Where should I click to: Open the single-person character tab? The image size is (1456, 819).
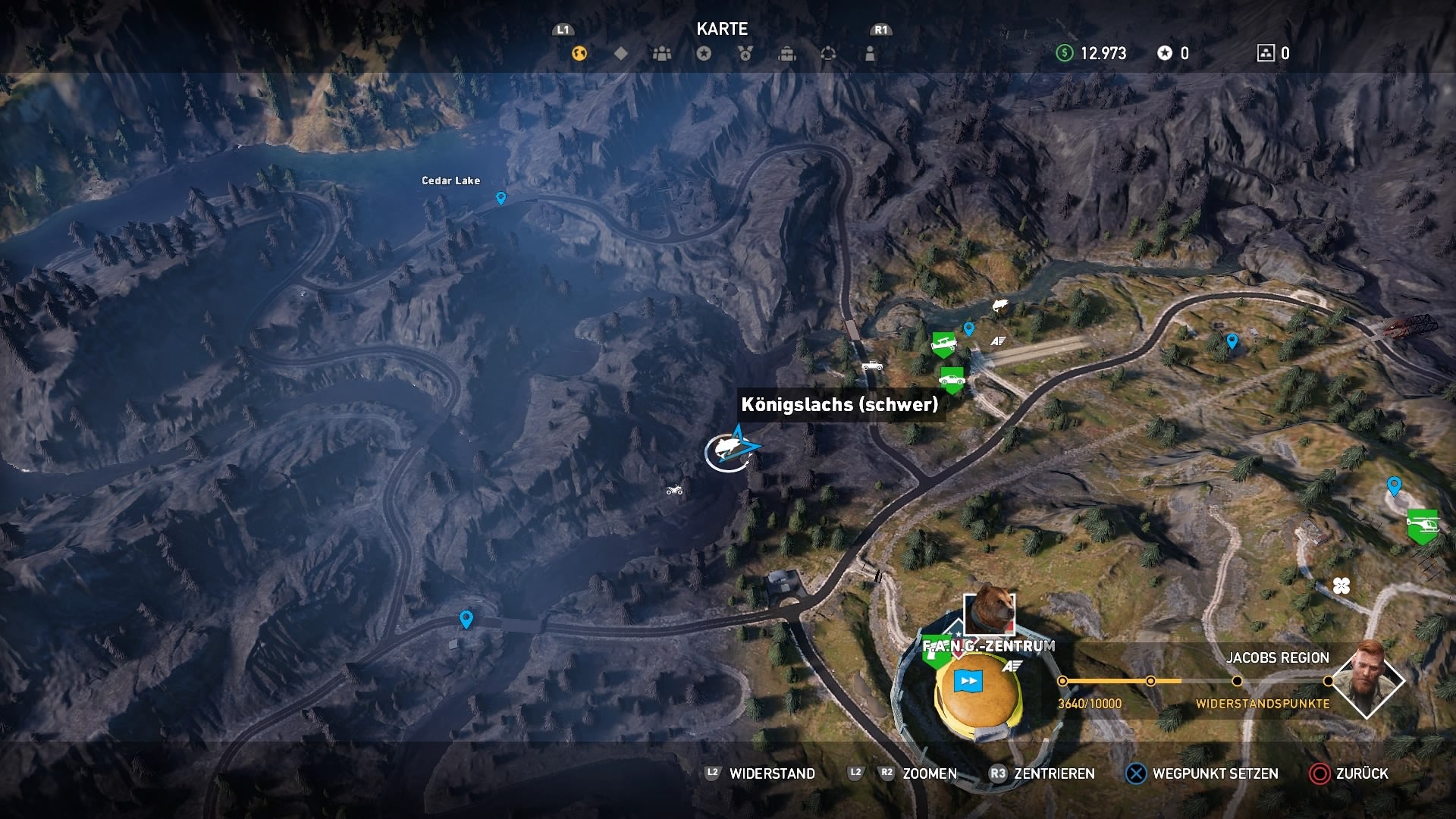pyautogui.click(x=870, y=53)
